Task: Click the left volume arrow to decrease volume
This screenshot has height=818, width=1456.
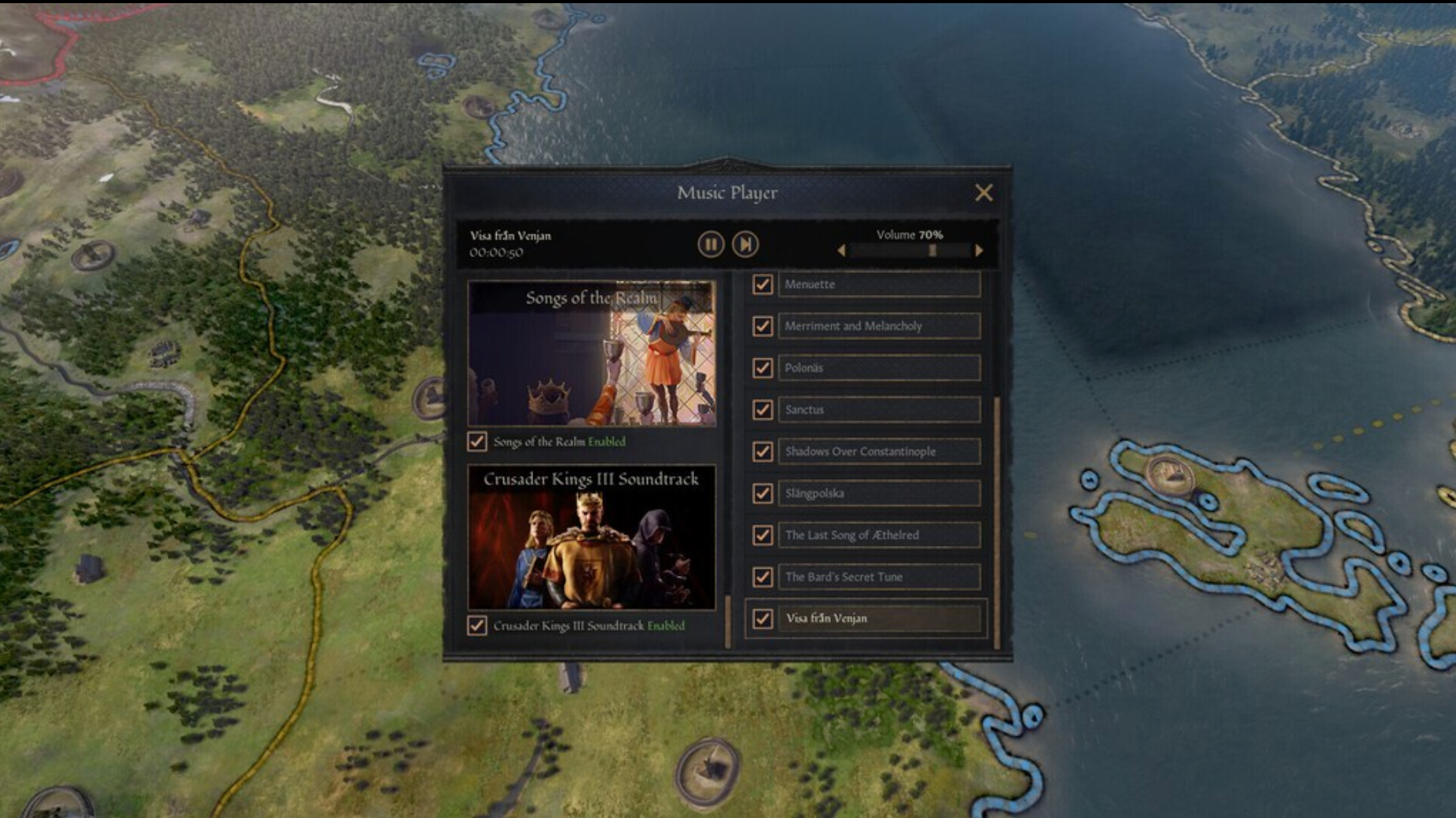Action: [841, 250]
